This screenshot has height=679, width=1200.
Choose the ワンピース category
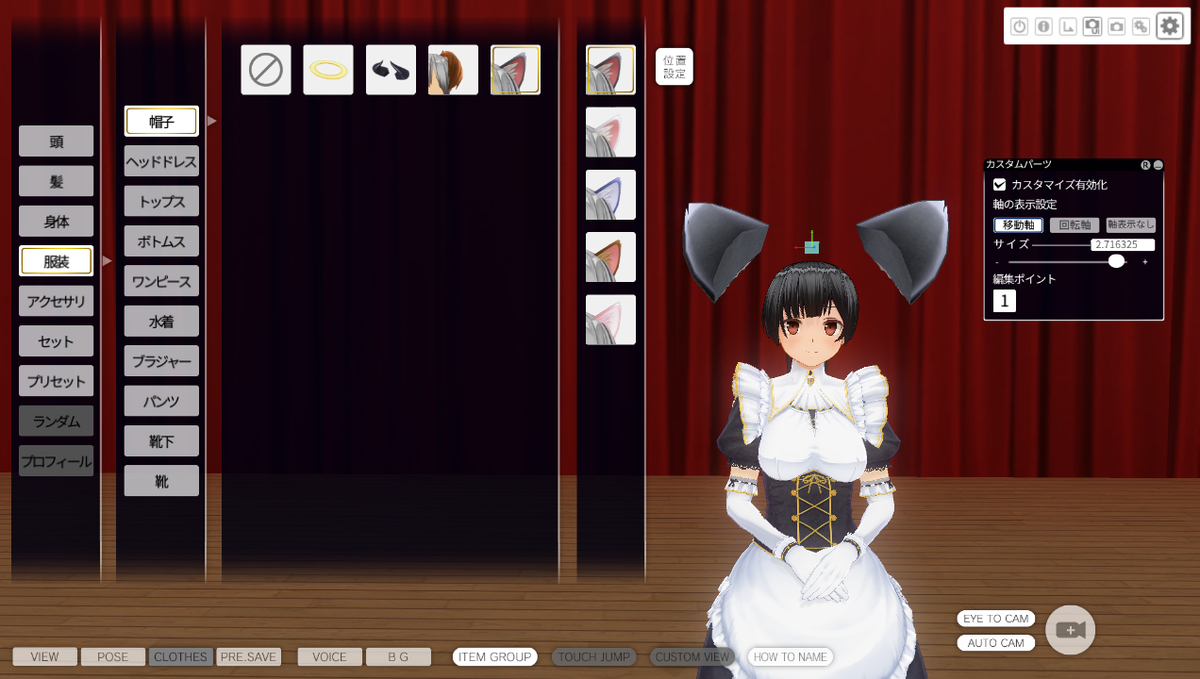[x=161, y=281]
